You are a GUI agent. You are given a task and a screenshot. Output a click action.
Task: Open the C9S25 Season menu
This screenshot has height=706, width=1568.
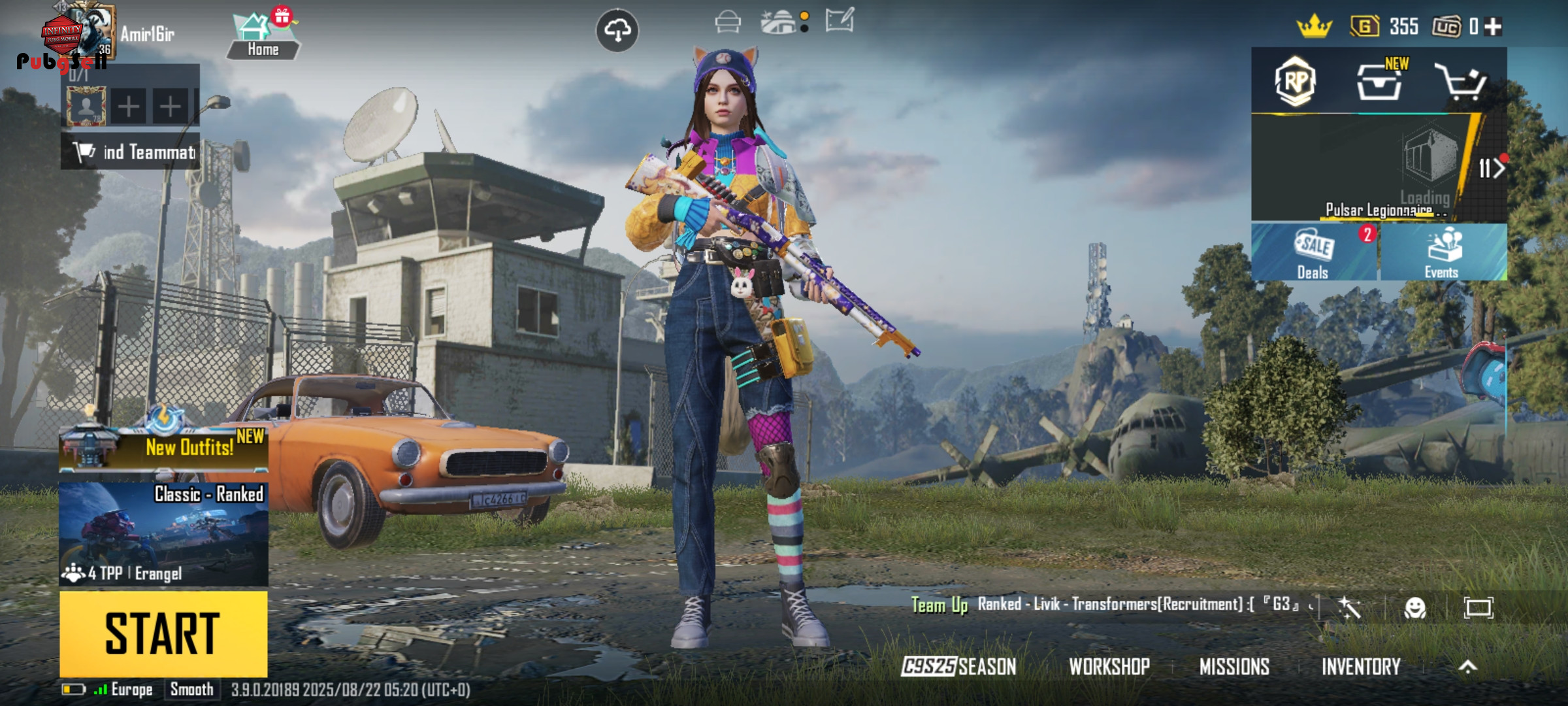[958, 666]
